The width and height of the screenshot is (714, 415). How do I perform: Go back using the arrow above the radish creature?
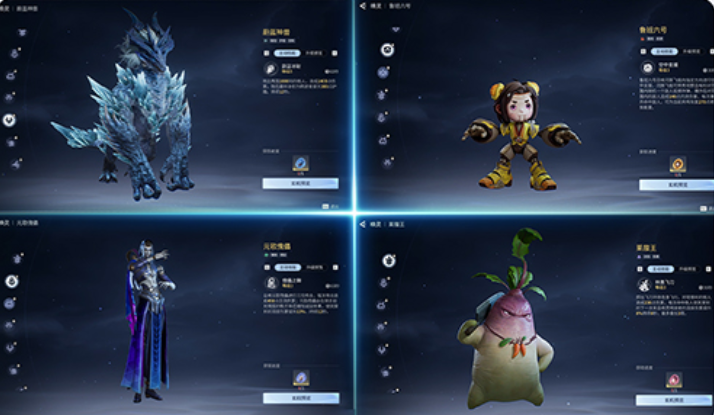(x=363, y=224)
